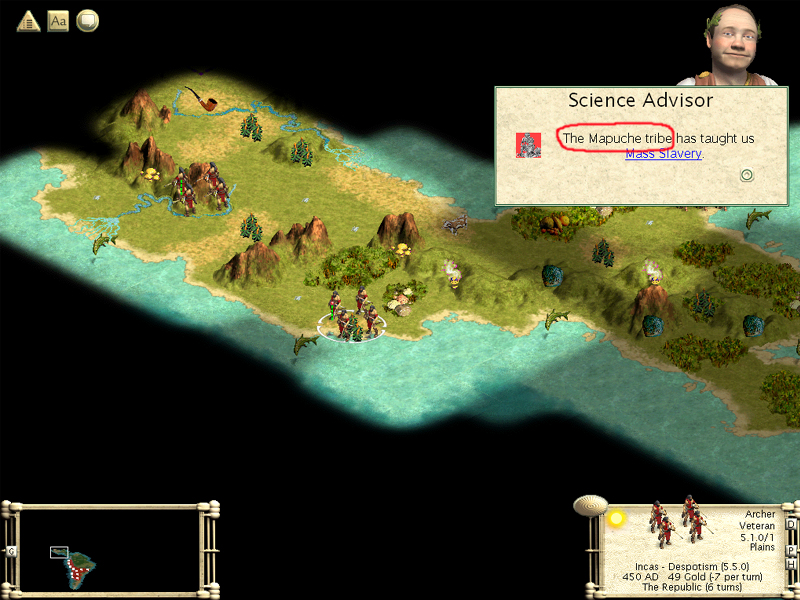Follow the Mass Slavery link
Screen dimensions: 800x600
point(663,154)
